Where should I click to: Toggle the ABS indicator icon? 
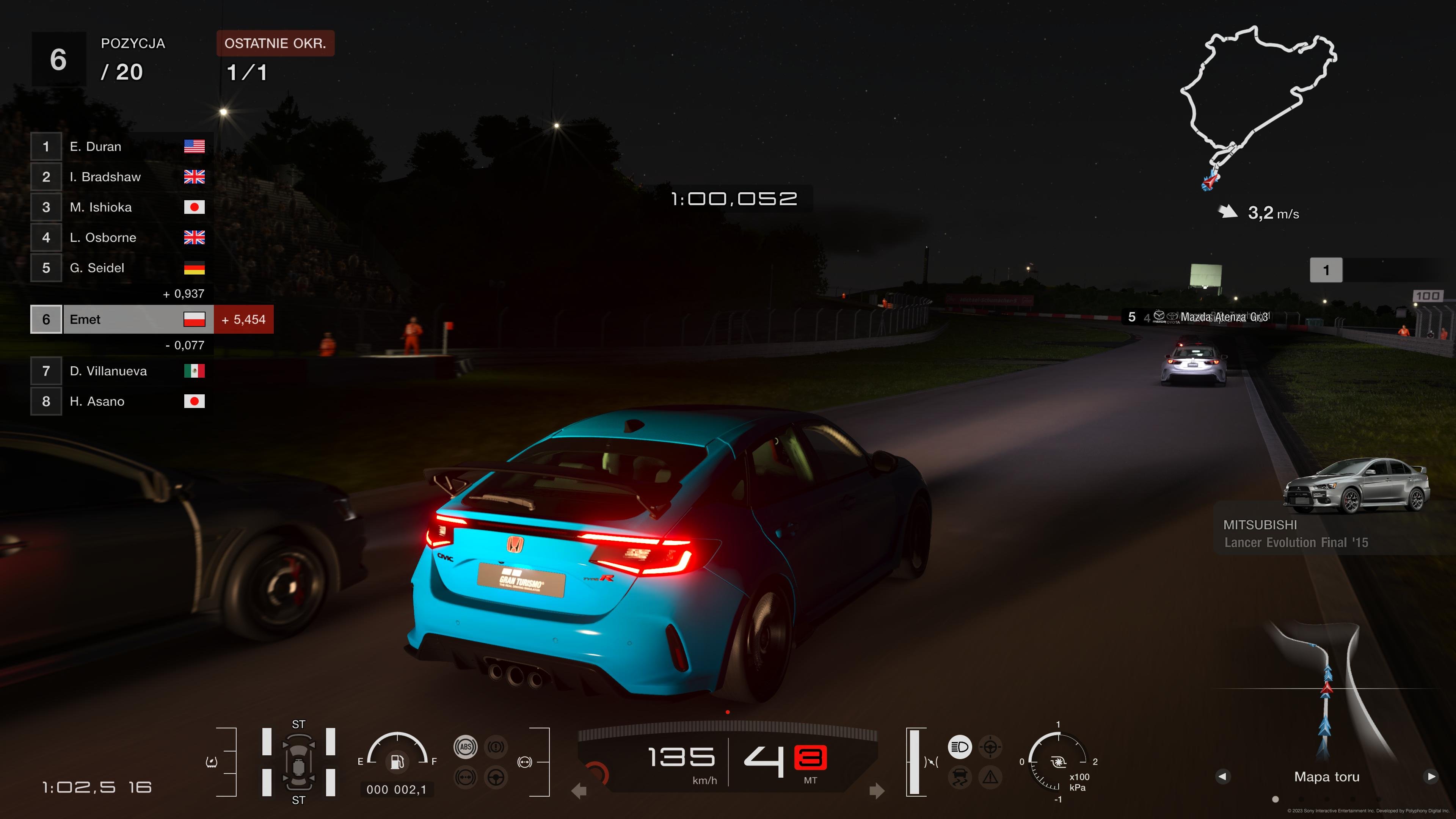coord(466,747)
